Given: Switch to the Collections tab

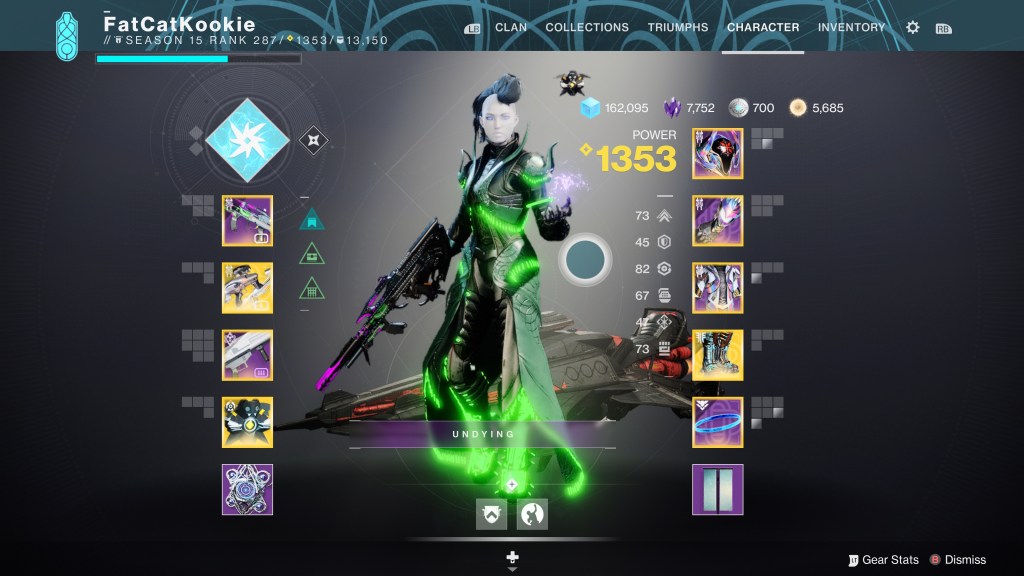Looking at the screenshot, I should pos(587,27).
